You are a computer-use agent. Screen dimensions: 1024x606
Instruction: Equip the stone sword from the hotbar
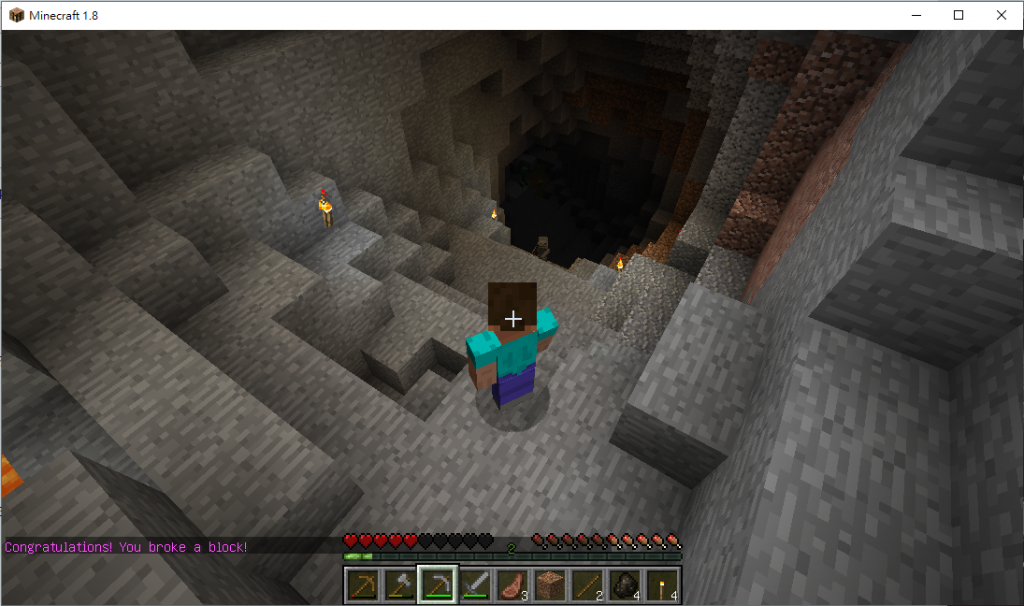[x=475, y=585]
